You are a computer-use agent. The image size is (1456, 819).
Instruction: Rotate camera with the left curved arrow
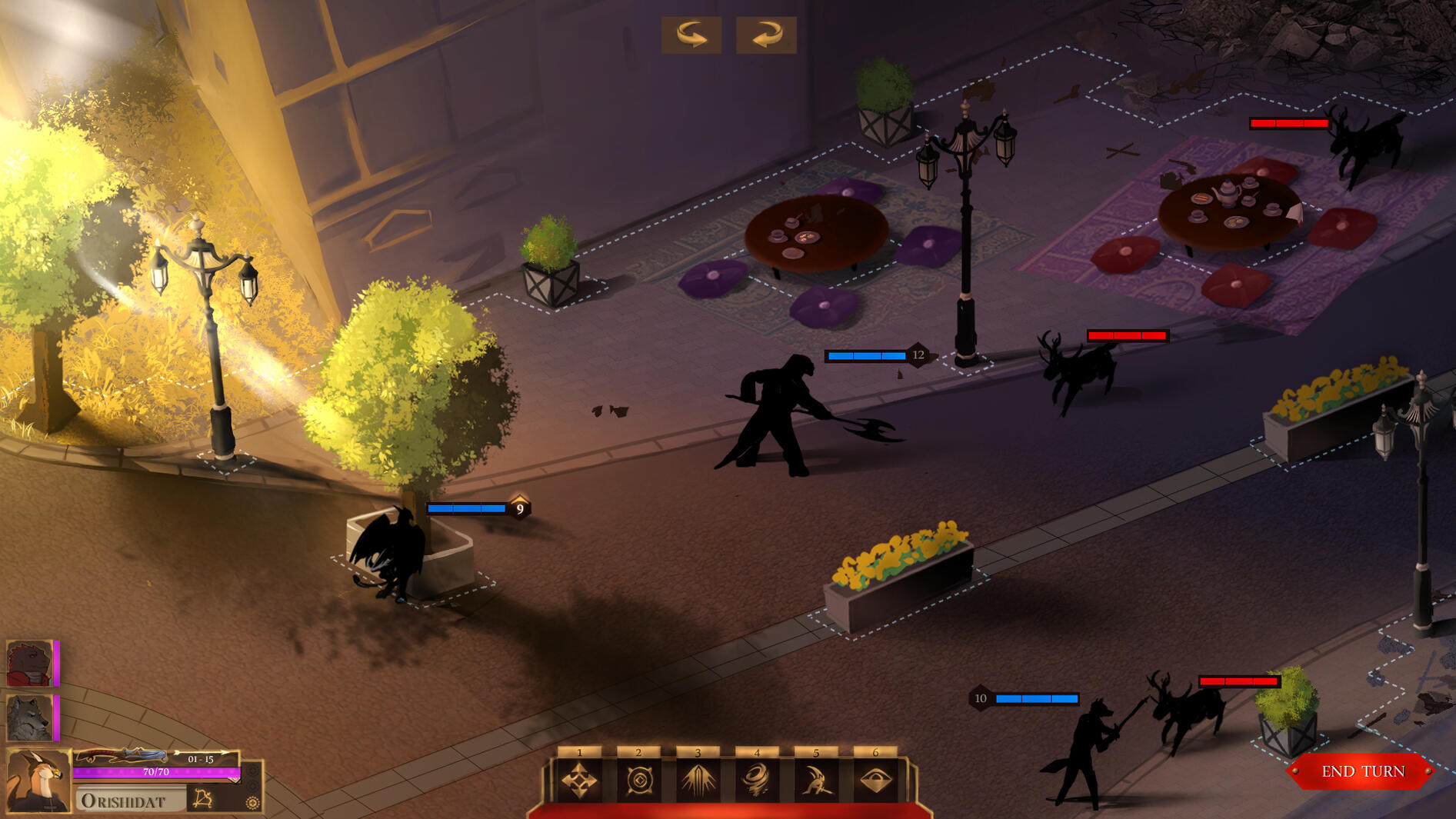(691, 35)
